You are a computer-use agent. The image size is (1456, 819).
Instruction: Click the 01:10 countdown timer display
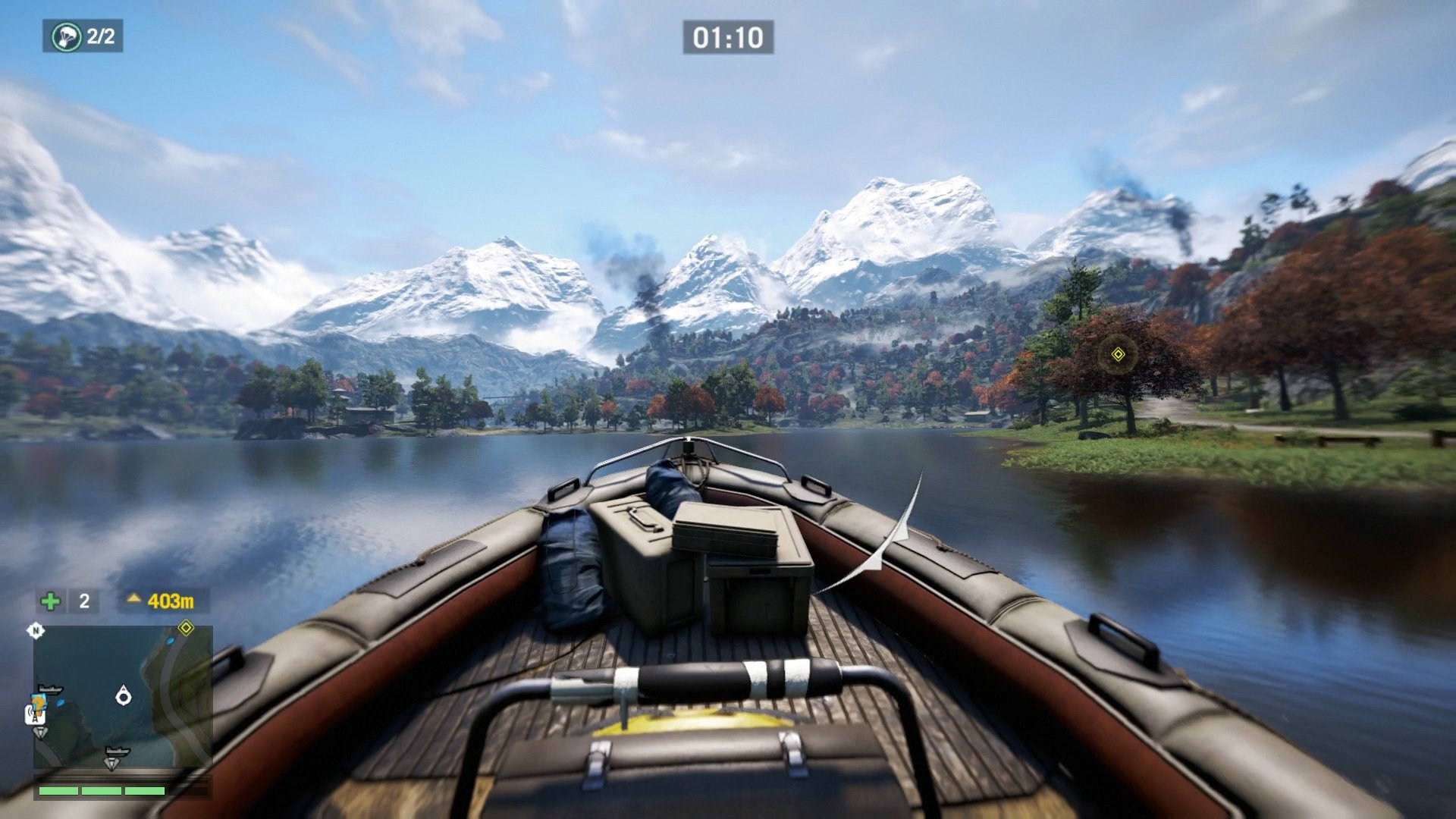click(730, 36)
